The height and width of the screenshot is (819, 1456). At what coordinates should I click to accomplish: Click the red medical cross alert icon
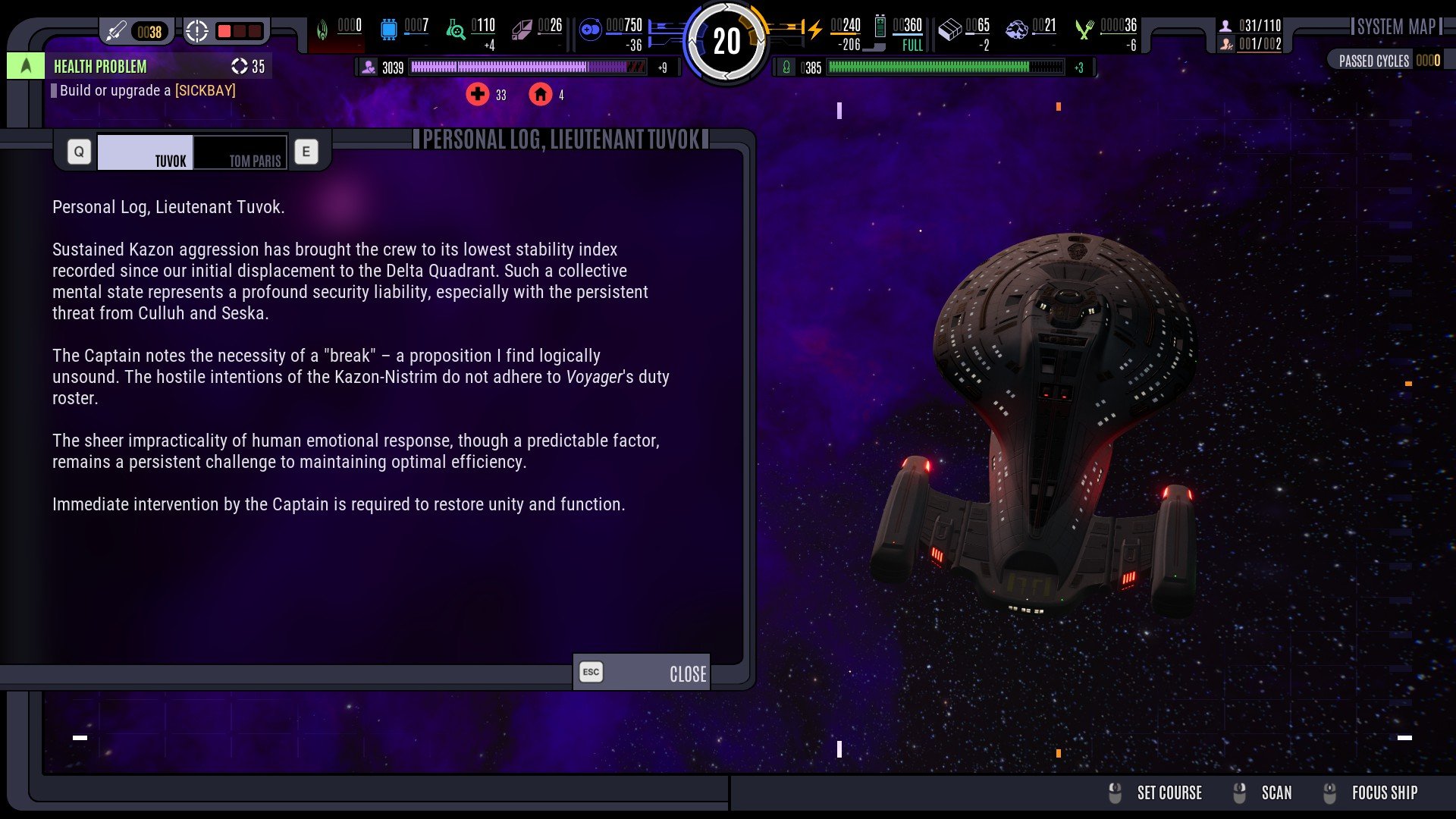(x=478, y=95)
